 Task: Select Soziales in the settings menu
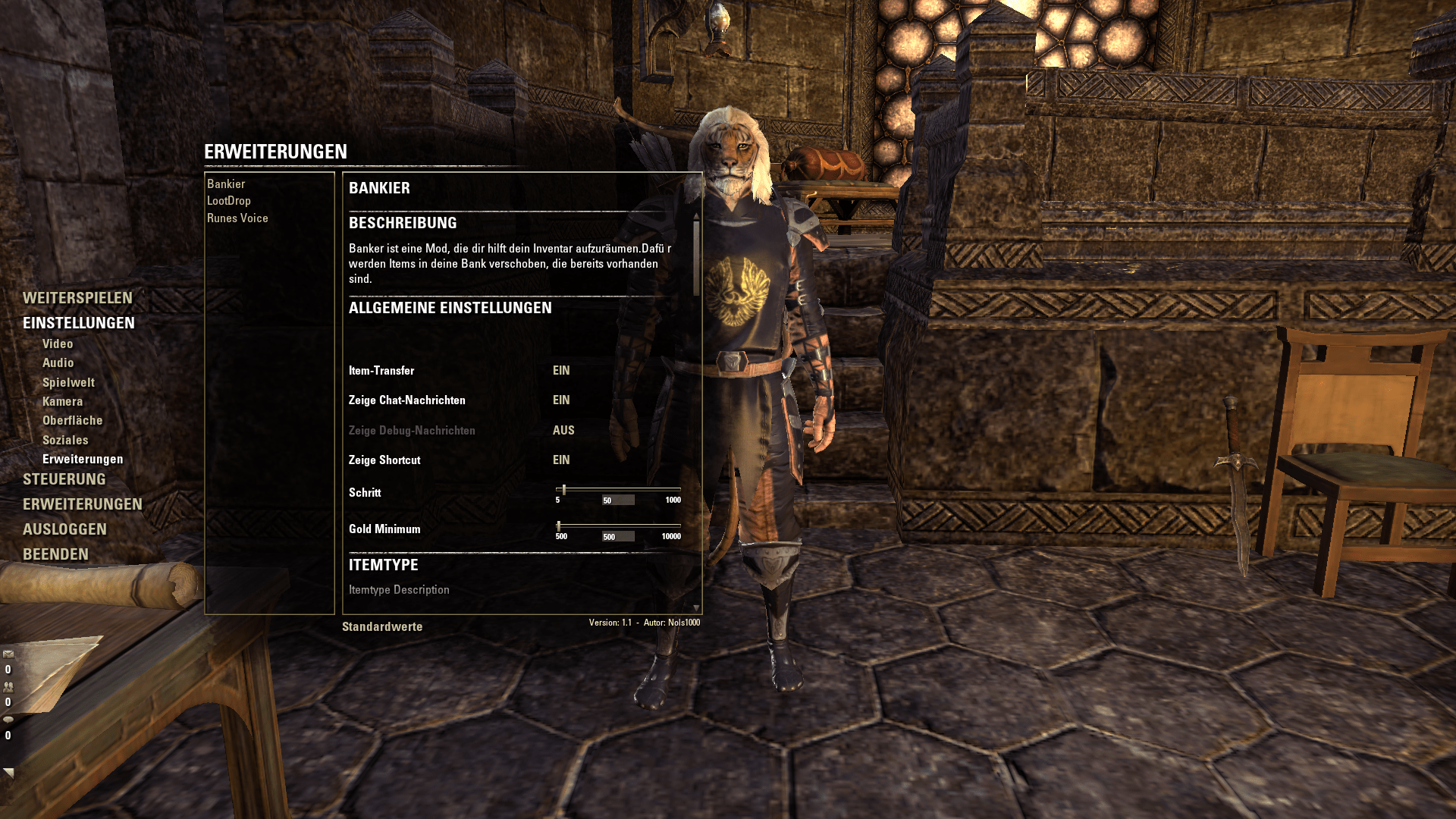(65, 439)
